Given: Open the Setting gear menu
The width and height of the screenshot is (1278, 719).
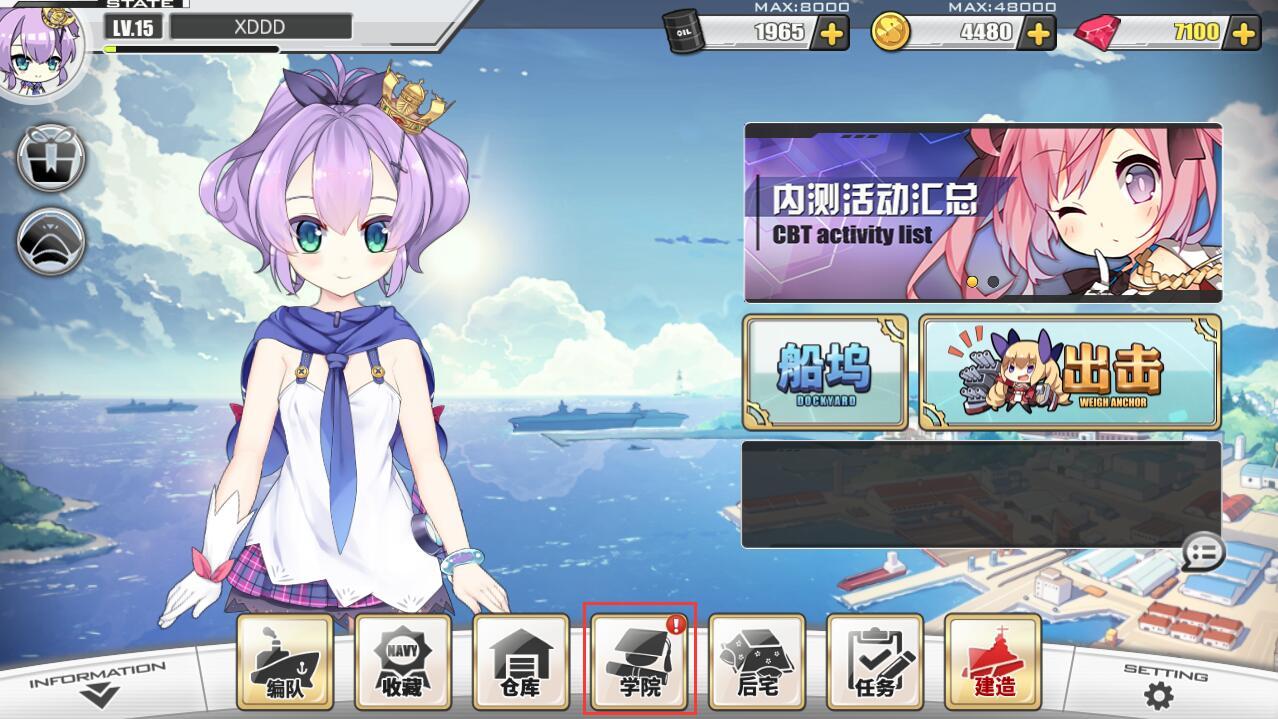Looking at the screenshot, I should coord(1159,690).
